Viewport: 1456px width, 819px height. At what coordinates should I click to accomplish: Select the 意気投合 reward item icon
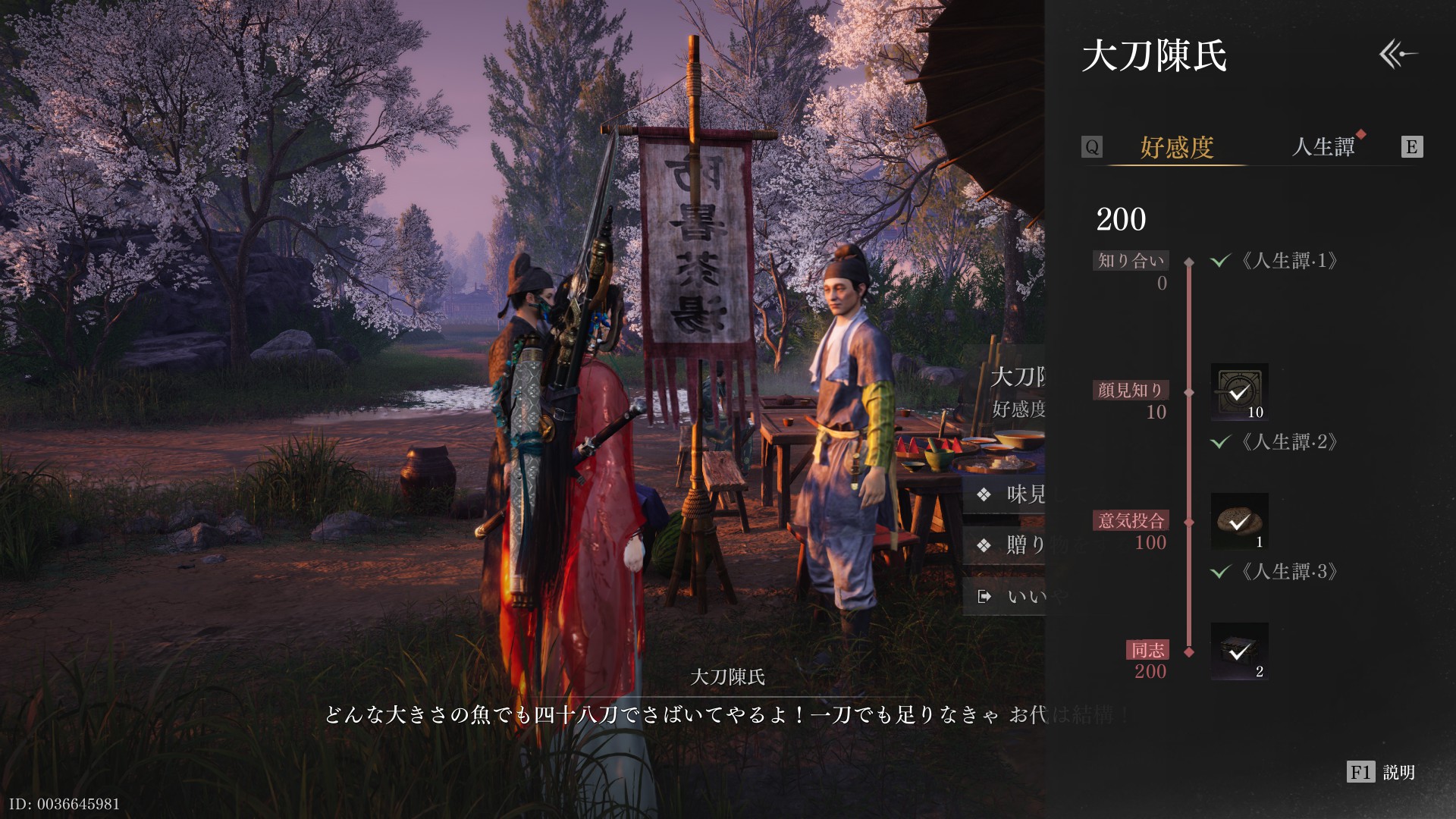click(1239, 521)
